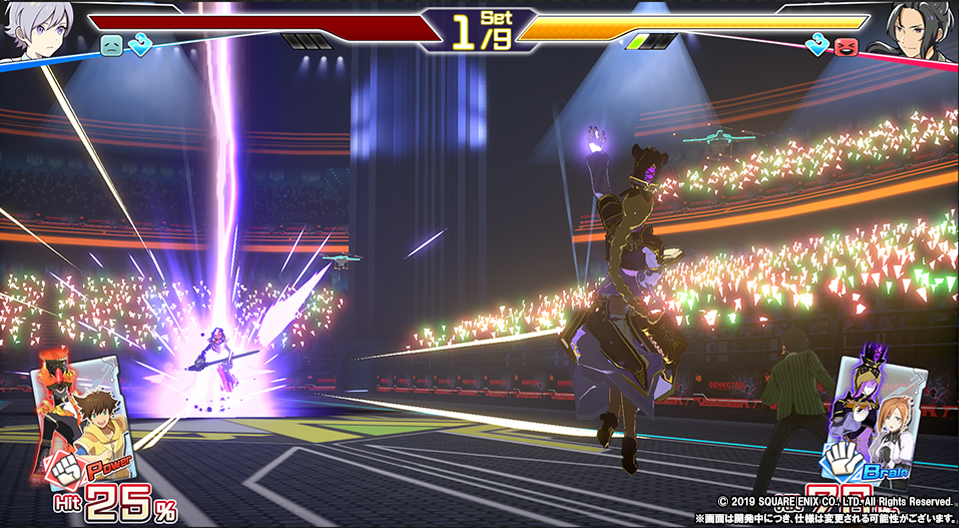Click the blue sad face status icon
The height and width of the screenshot is (528, 959).
pos(111,46)
